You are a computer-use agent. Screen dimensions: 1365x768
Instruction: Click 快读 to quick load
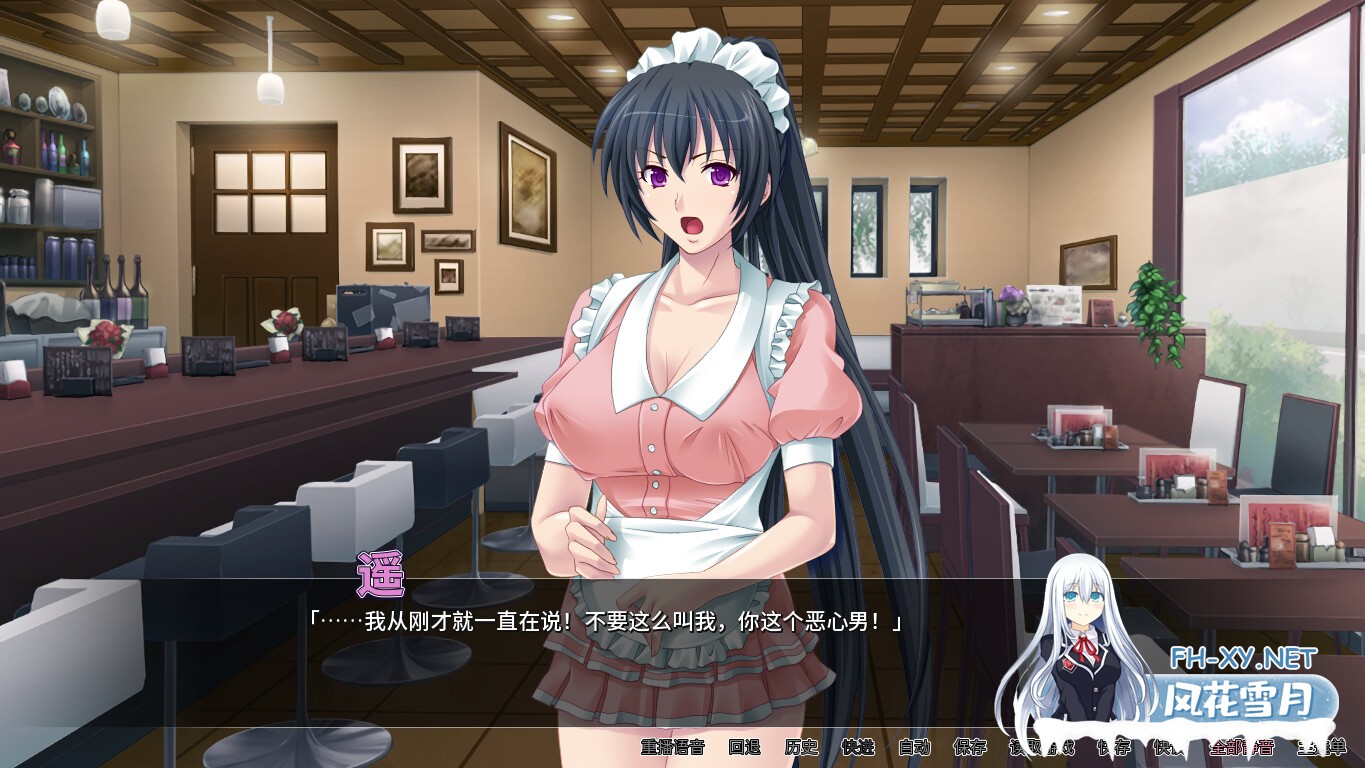[1170, 747]
